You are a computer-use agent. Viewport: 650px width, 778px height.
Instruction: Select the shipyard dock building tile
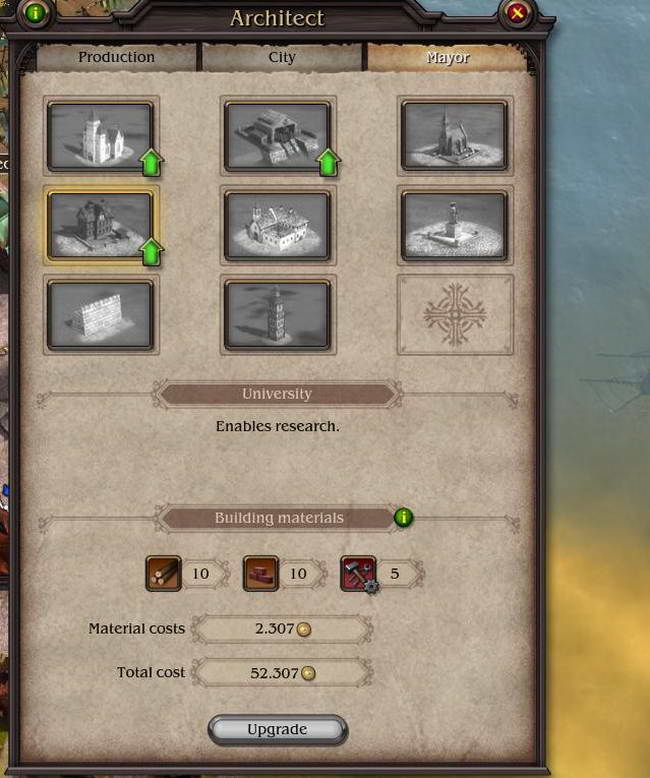[x=277, y=136]
